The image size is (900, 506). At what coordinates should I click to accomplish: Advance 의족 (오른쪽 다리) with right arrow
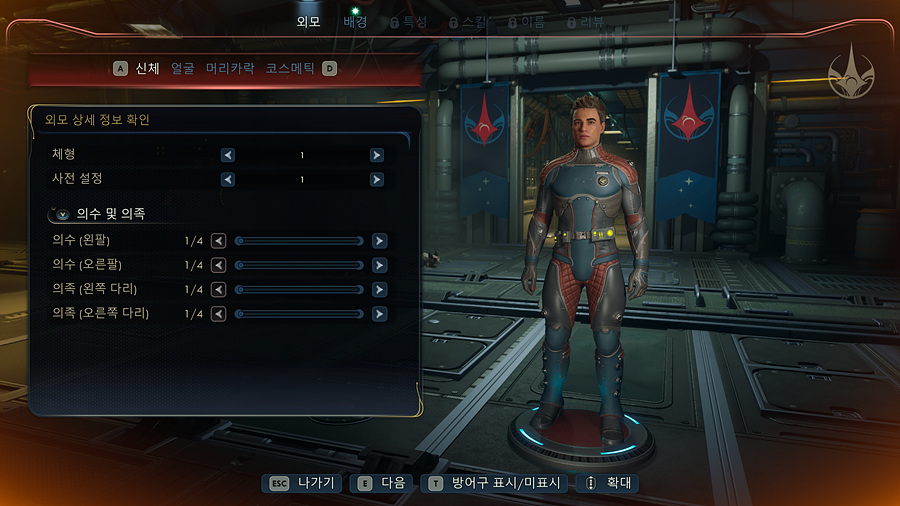point(380,314)
